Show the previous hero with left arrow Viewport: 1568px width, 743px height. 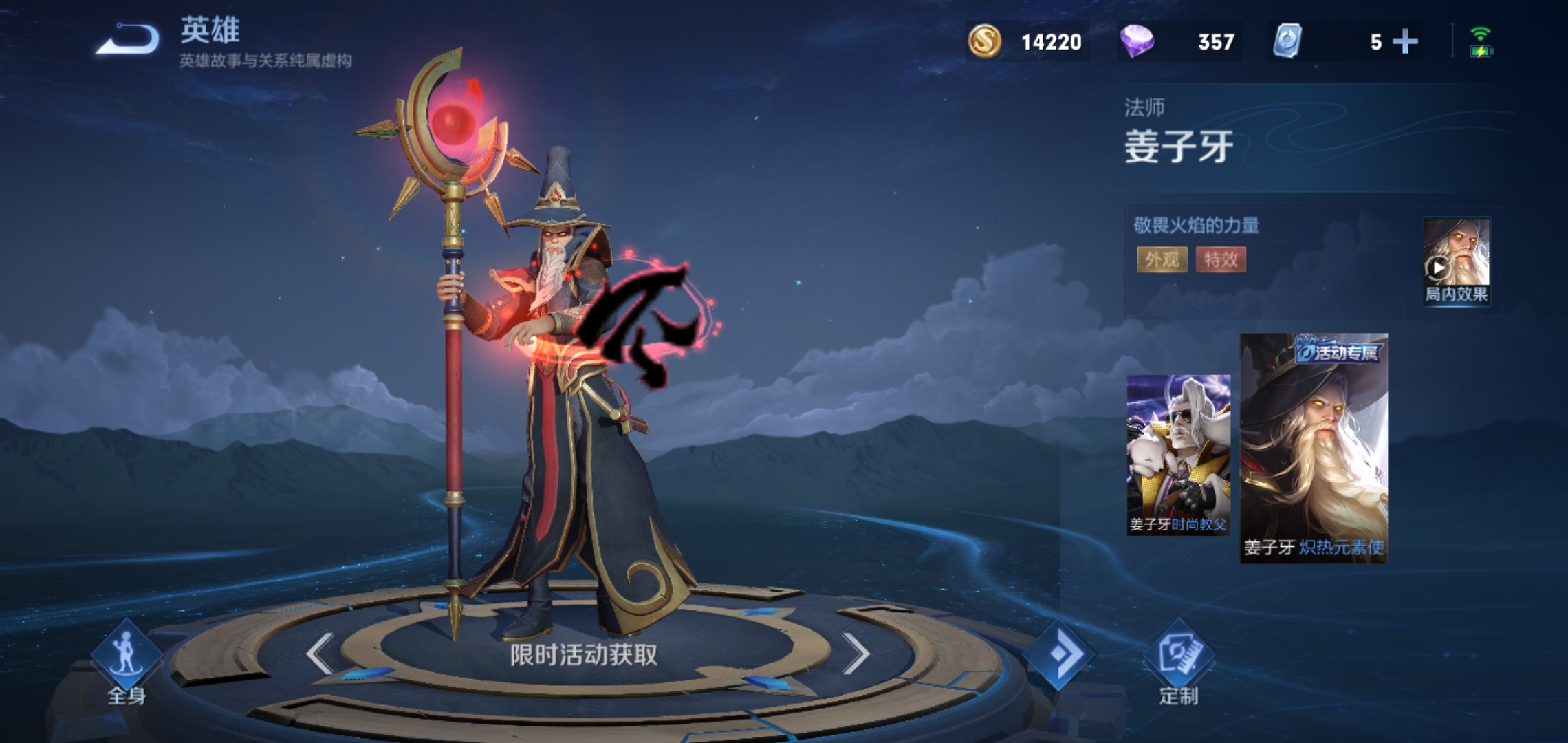[x=320, y=653]
